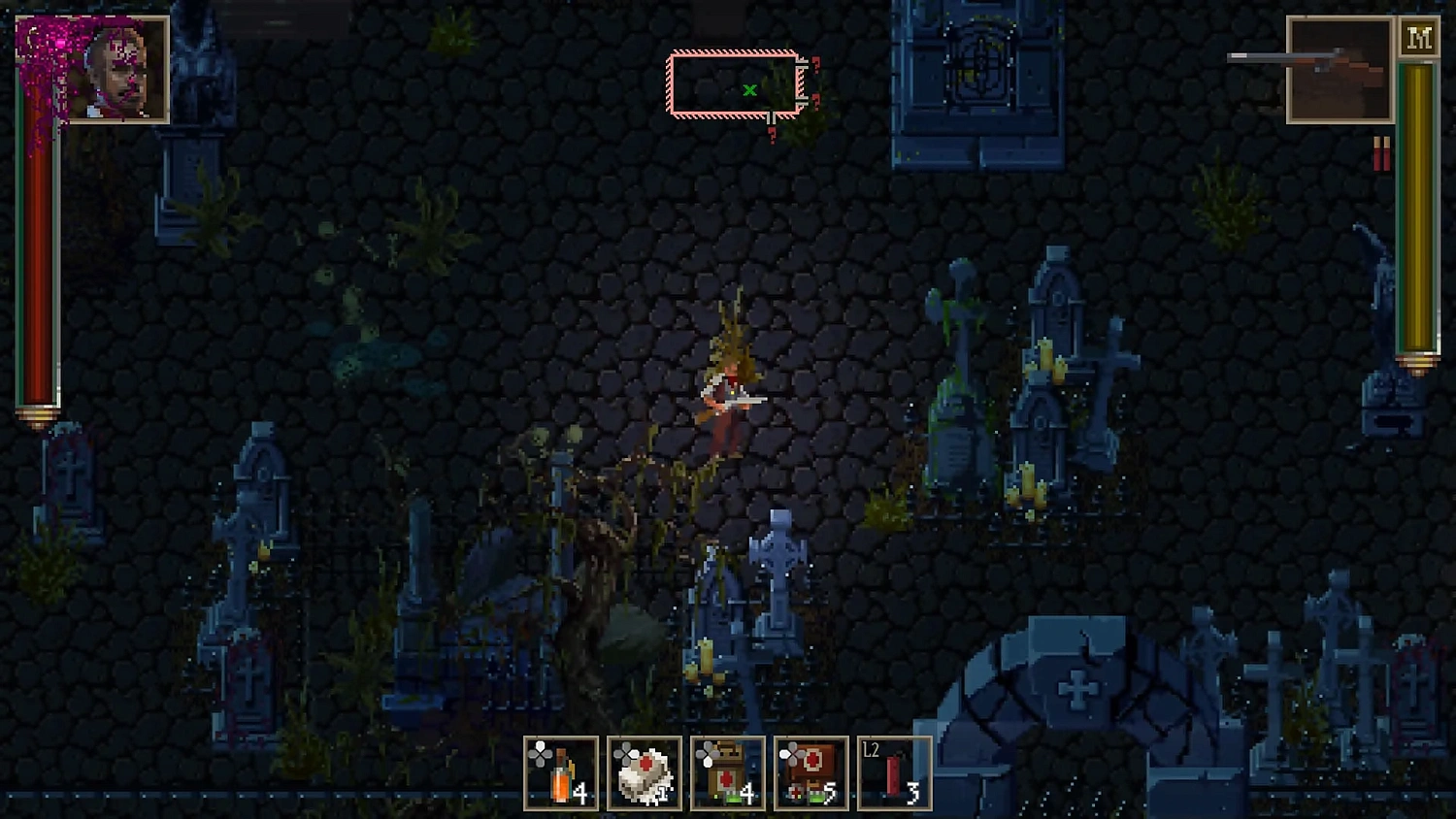Select the bandage roll item slot
This screenshot has height=819, width=1456.
click(644, 771)
